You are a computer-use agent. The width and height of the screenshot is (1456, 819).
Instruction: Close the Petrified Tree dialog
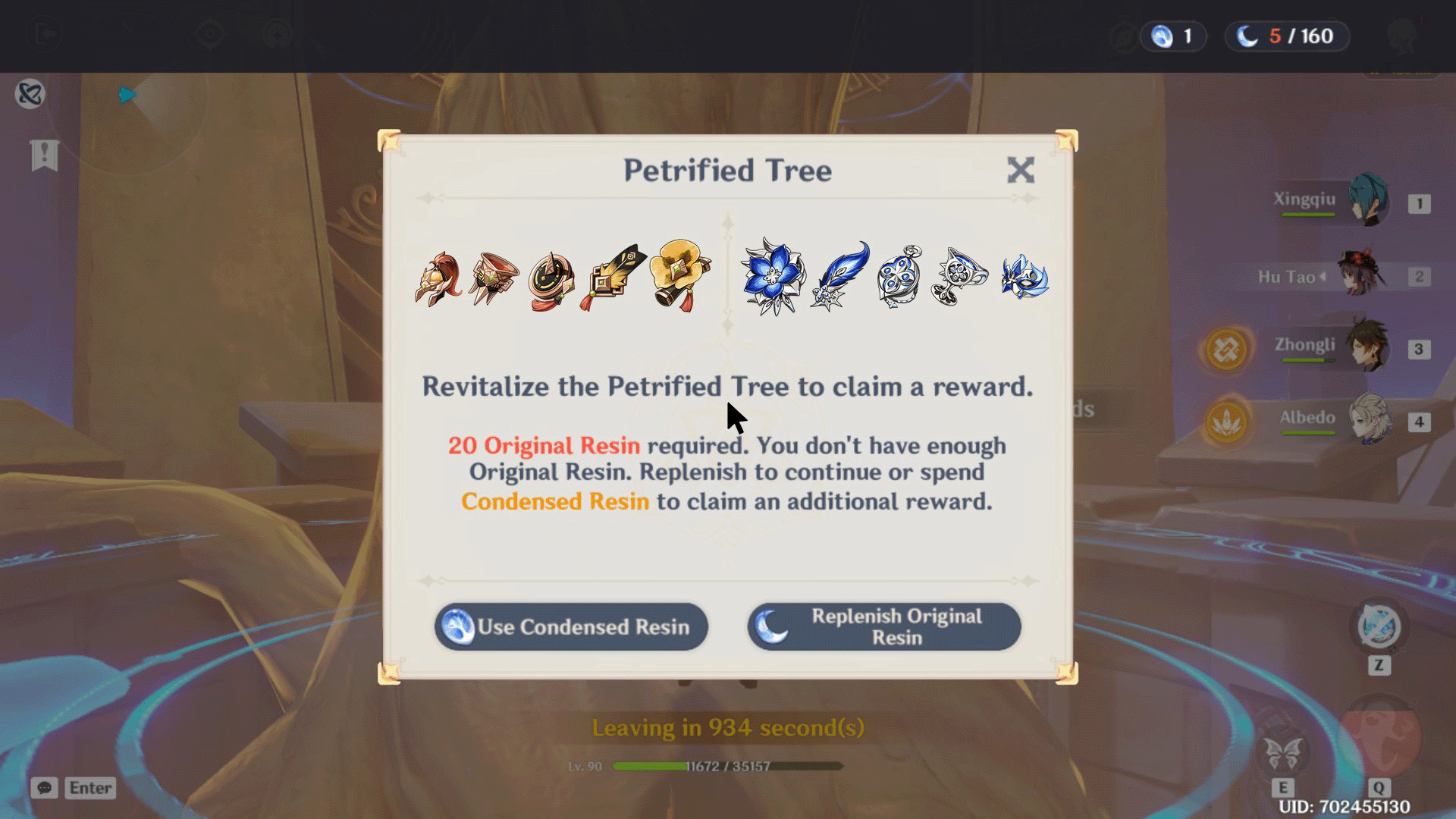pos(1022,171)
